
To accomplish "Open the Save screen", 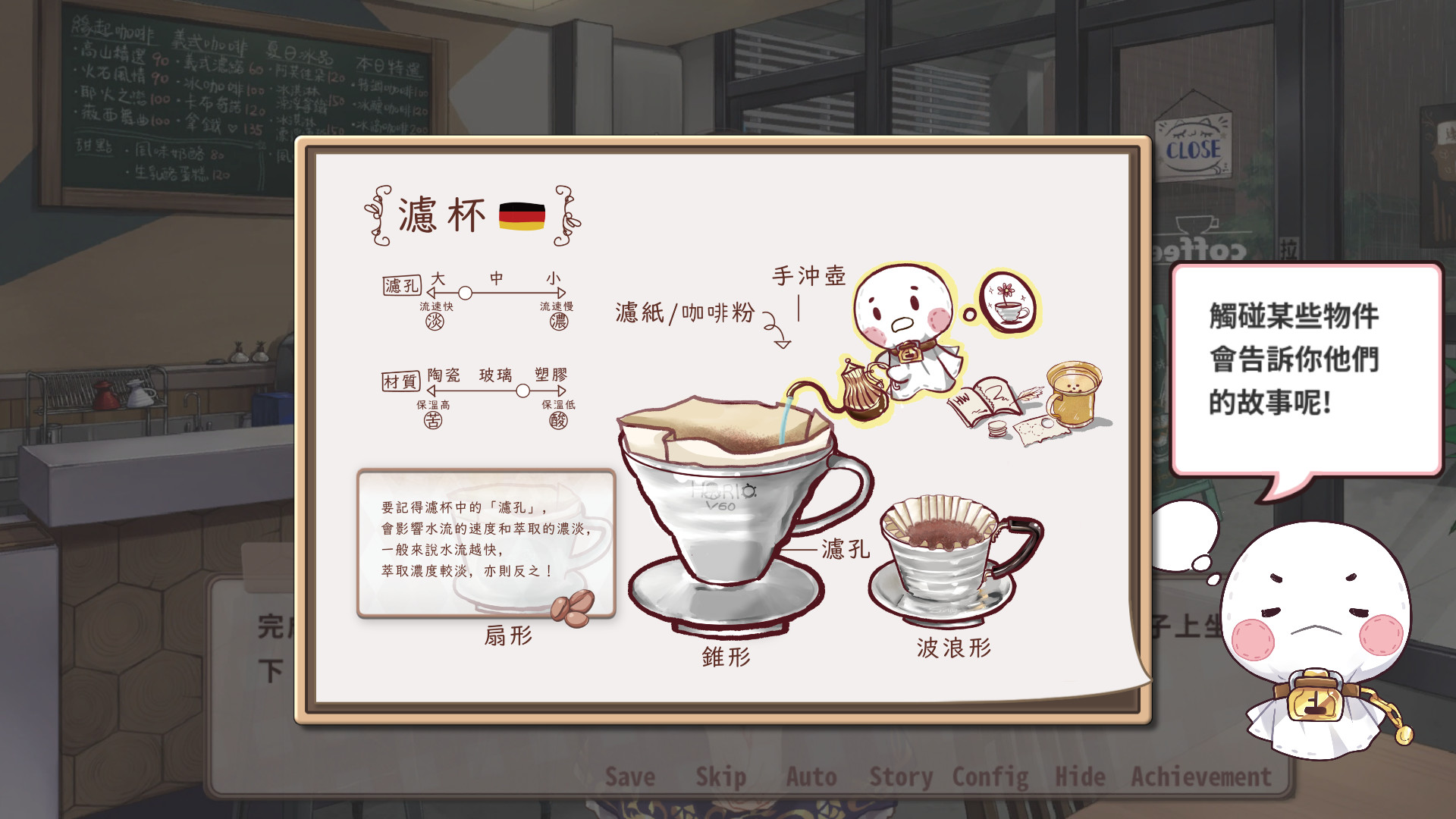I will point(629,777).
